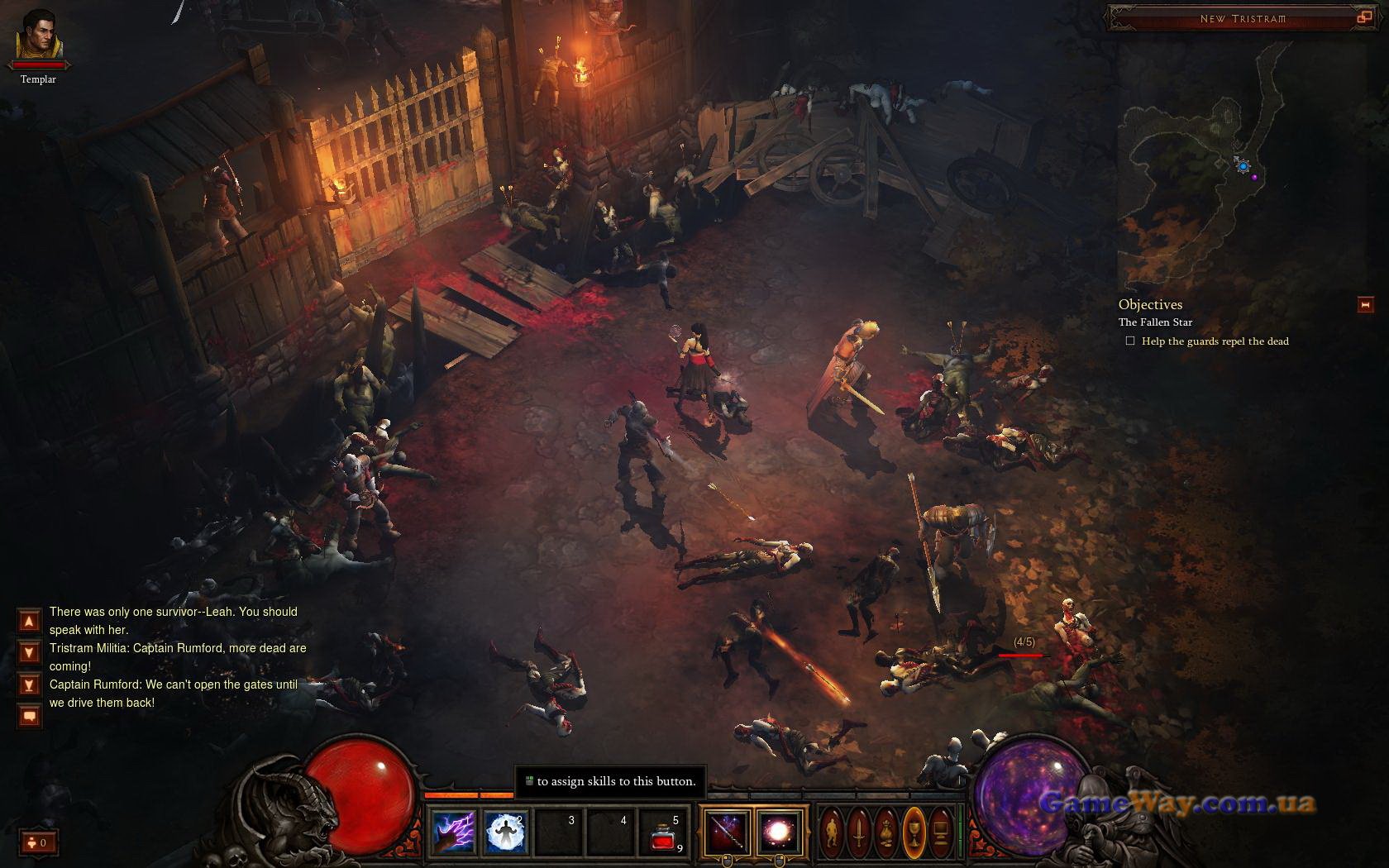
Task: Open the character figure menu button
Action: (833, 830)
